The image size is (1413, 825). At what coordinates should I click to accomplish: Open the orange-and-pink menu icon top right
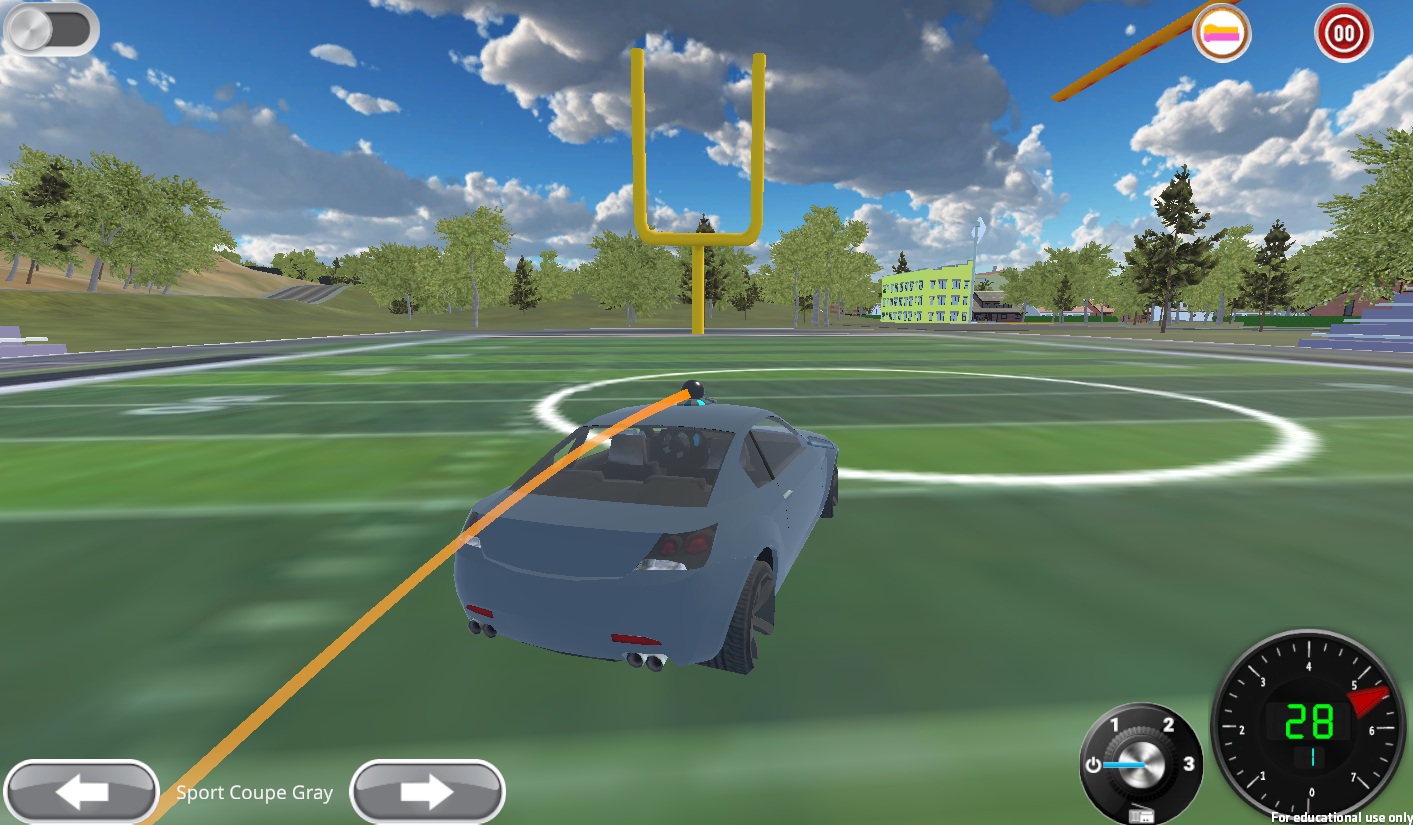(x=1221, y=33)
